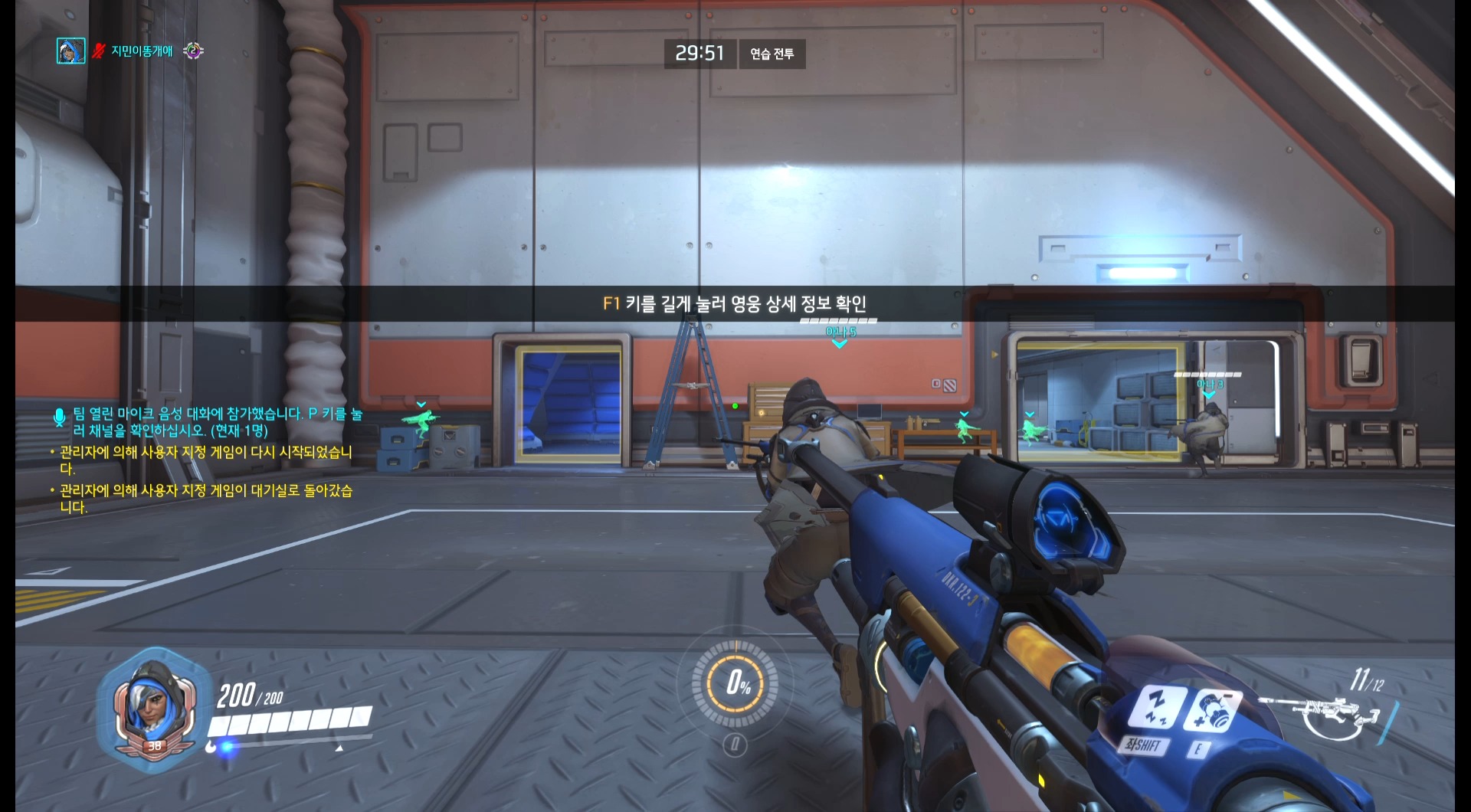This screenshot has width=1471, height=812.
Task: Expand the chevron marker under the 아나 nameplate
Action: click(x=840, y=345)
